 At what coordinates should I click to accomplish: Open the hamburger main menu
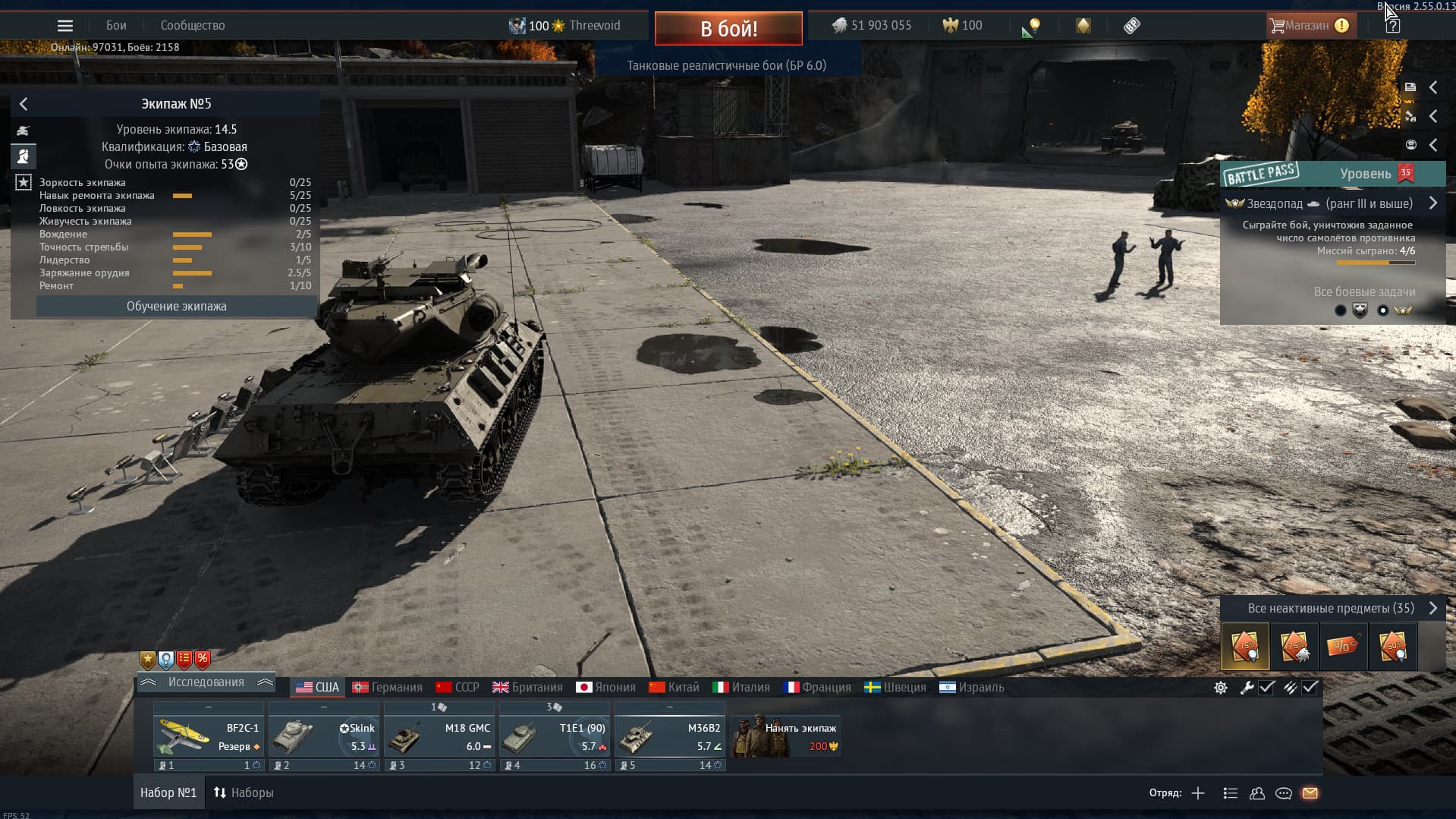(65, 26)
